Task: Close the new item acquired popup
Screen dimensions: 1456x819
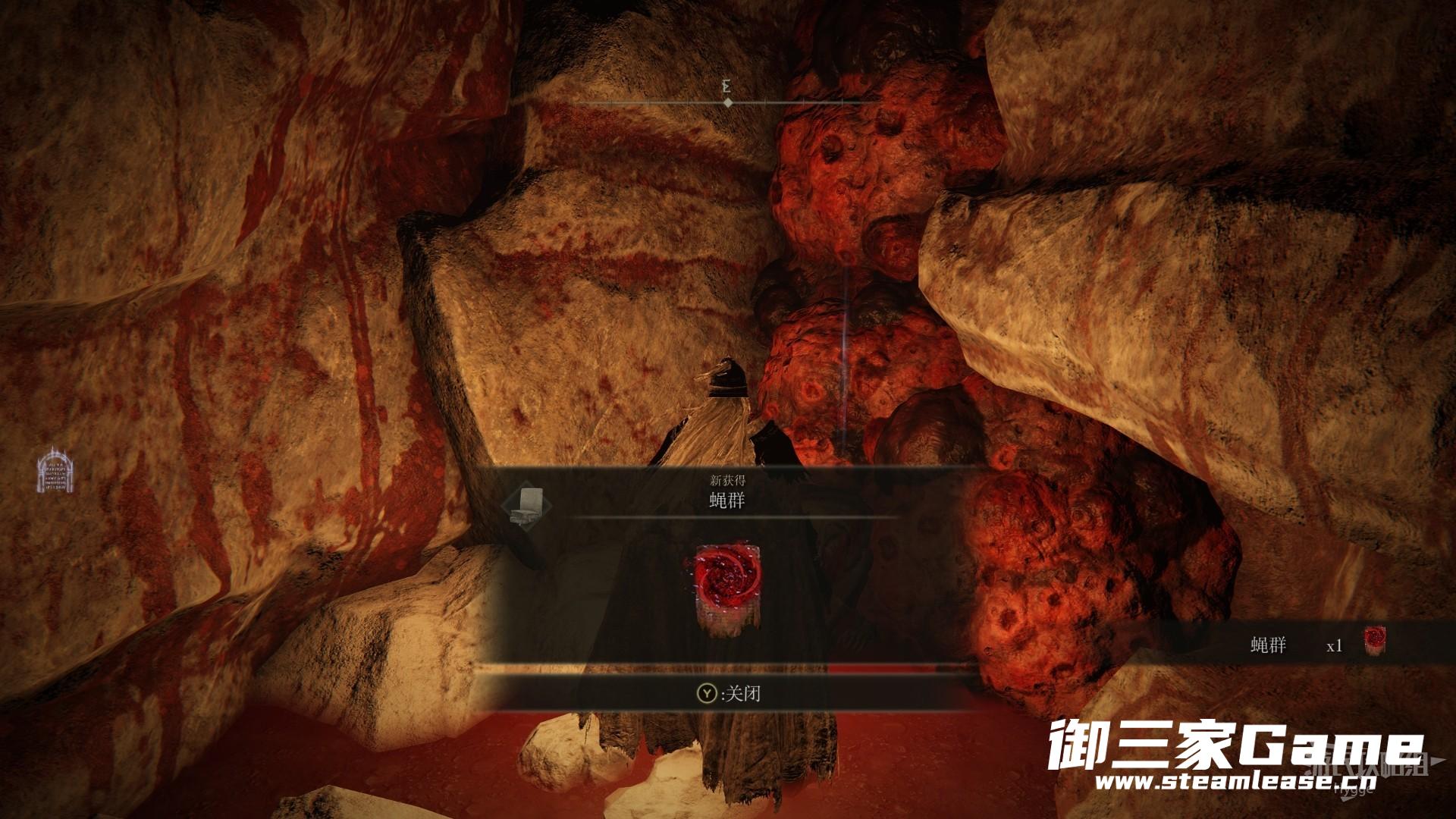Action: tap(729, 694)
